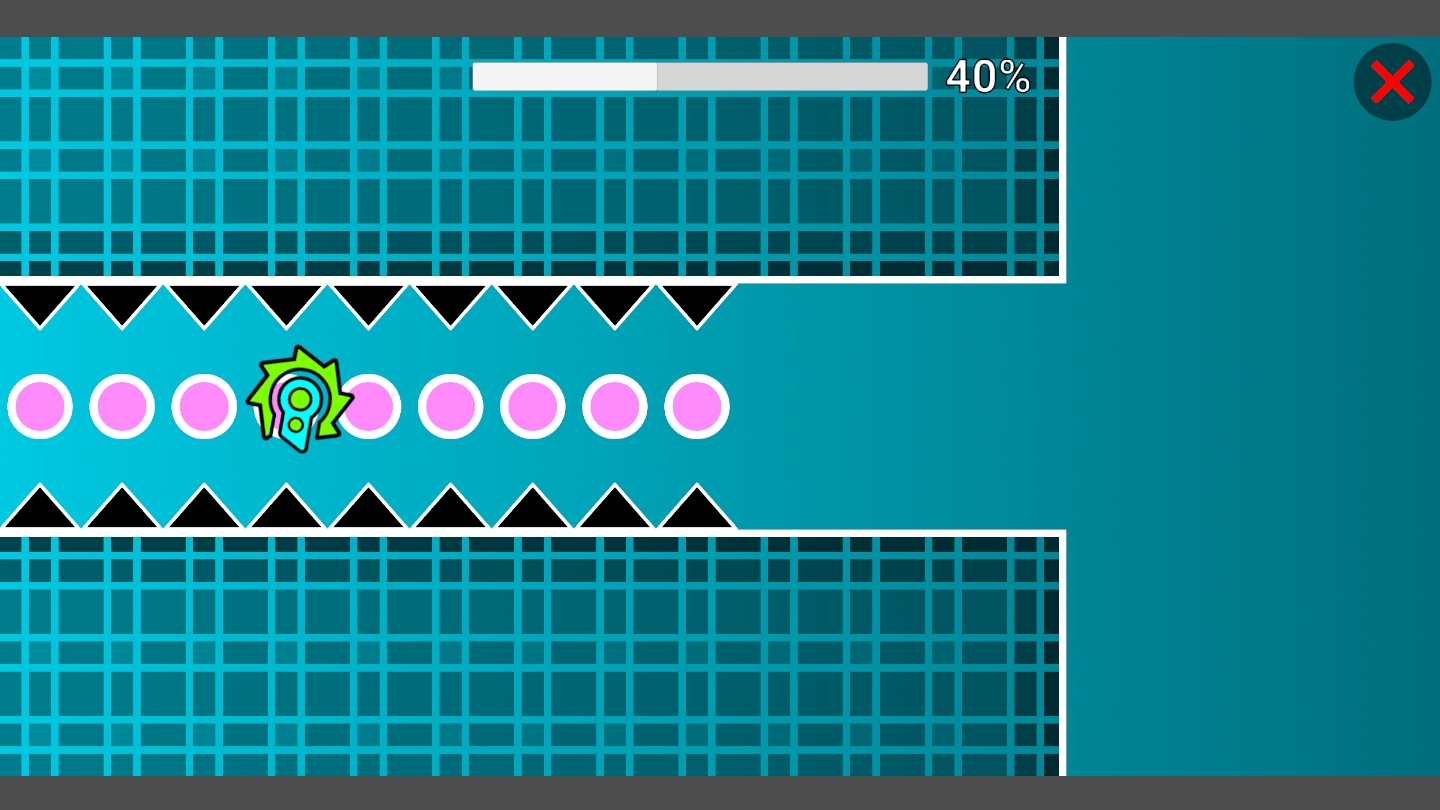Exit the level with the red X button
This screenshot has width=1440, height=810.
click(x=1392, y=82)
